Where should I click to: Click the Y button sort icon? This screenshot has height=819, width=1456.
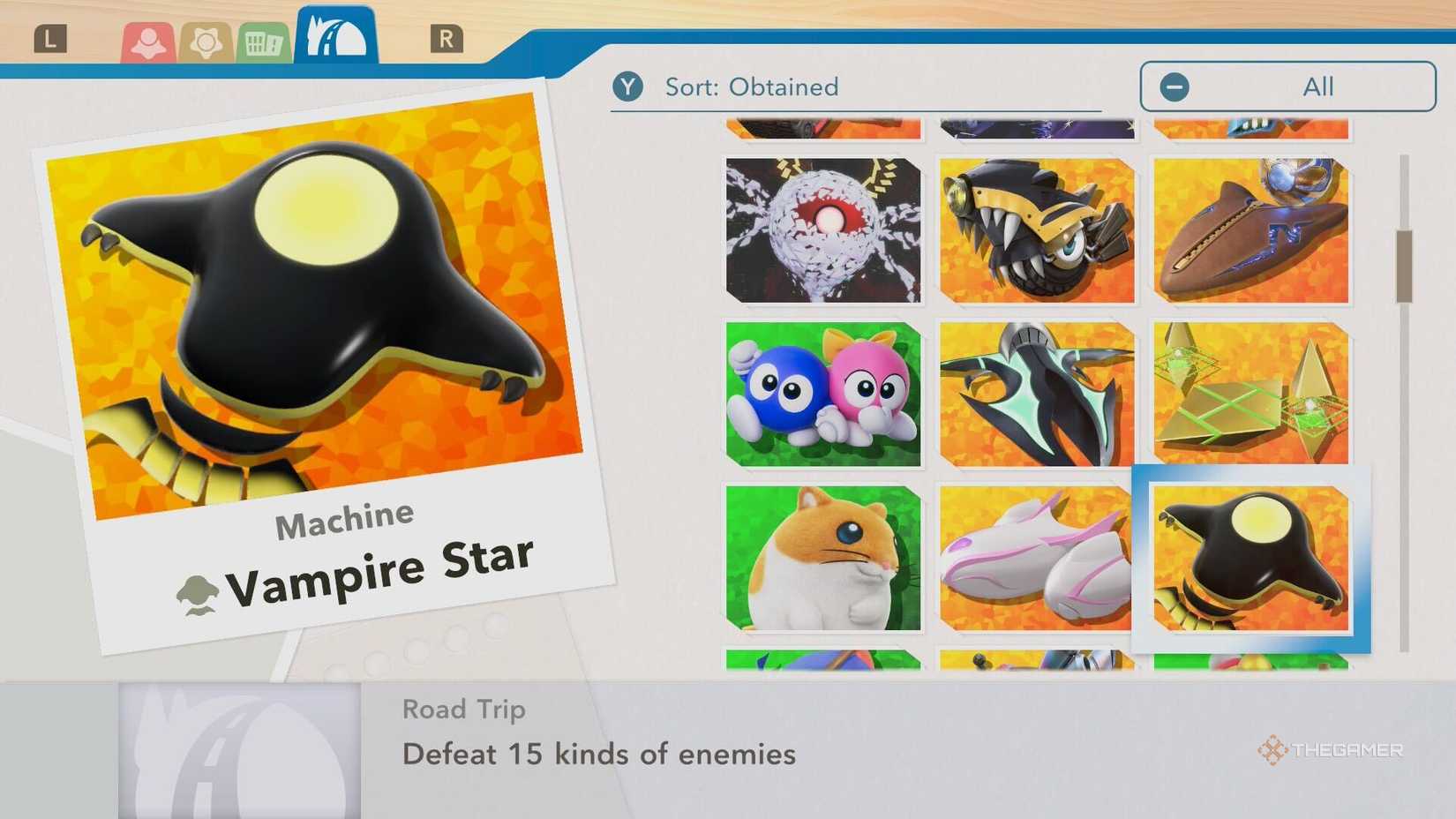click(x=628, y=86)
